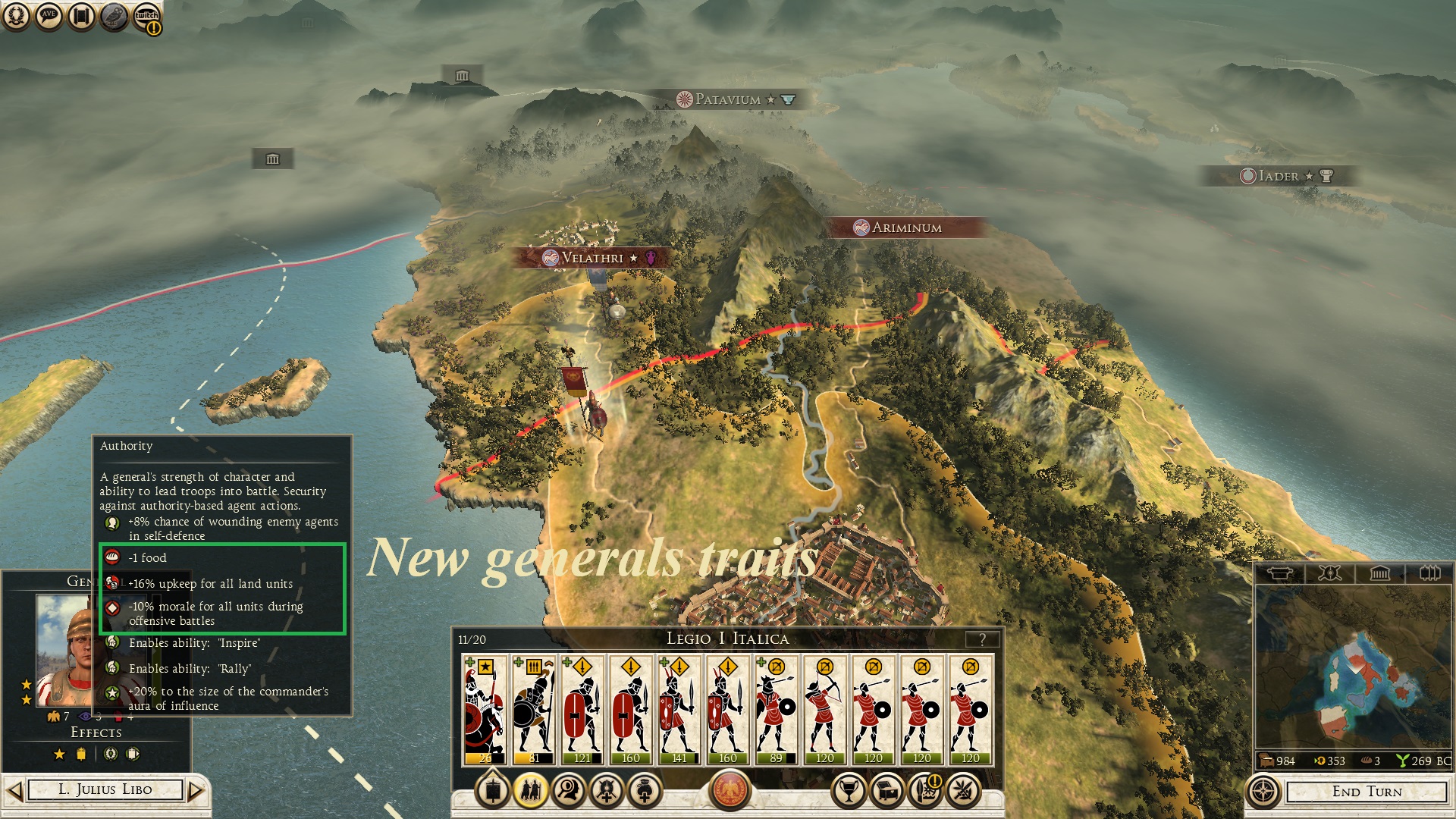Viewport: 1456px width, 819px height.
Task: Open the owl advisor button
Action: click(x=114, y=16)
